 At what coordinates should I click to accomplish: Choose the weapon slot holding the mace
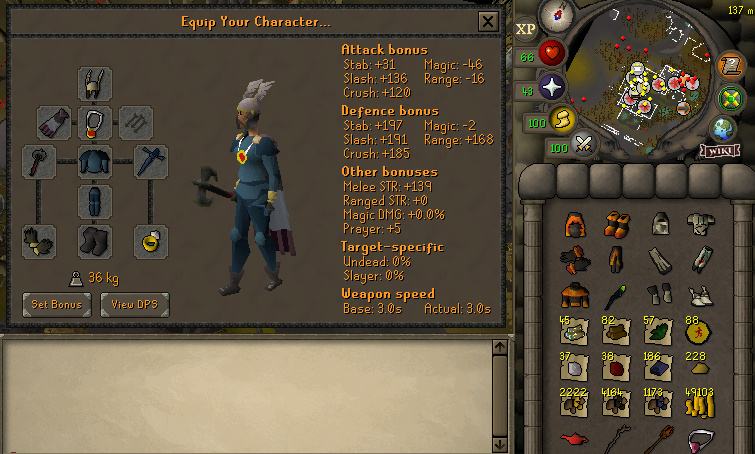coord(40,161)
